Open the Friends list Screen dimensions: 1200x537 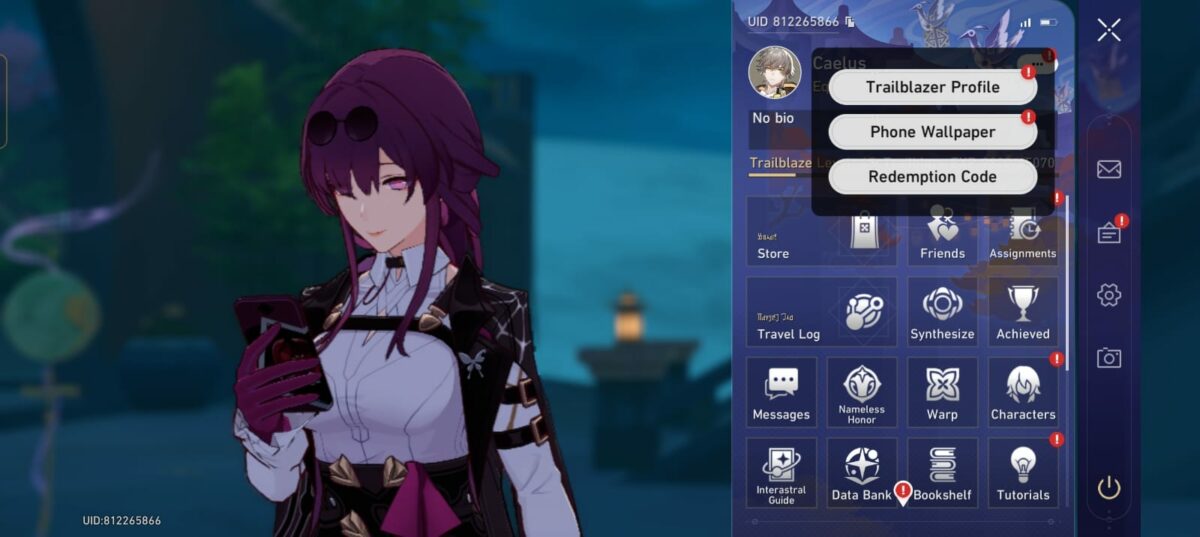coord(942,231)
